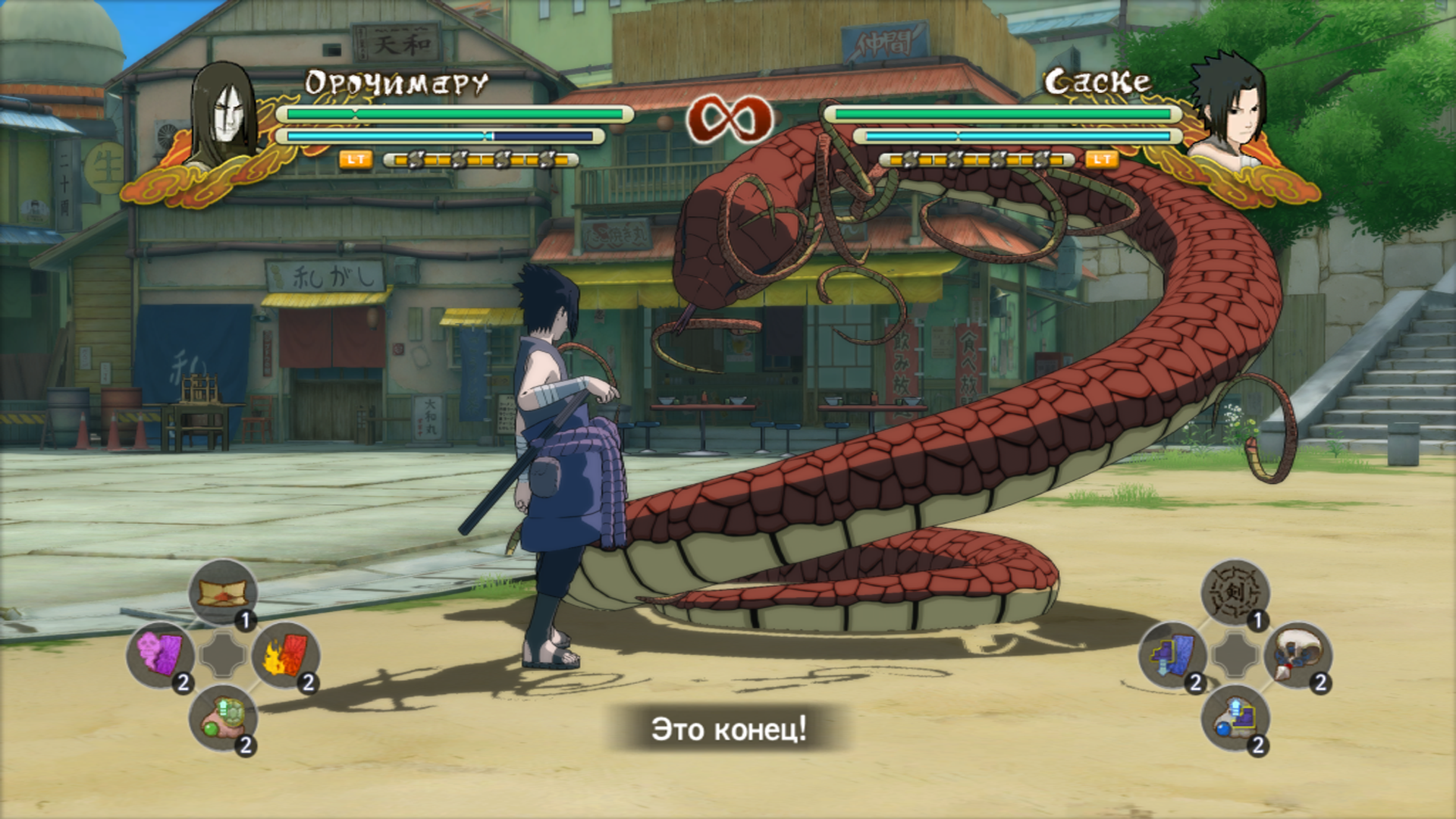Toggle the LT prompt badge under Orochimaru's bars
This screenshot has width=1456, height=819.
pos(355,161)
